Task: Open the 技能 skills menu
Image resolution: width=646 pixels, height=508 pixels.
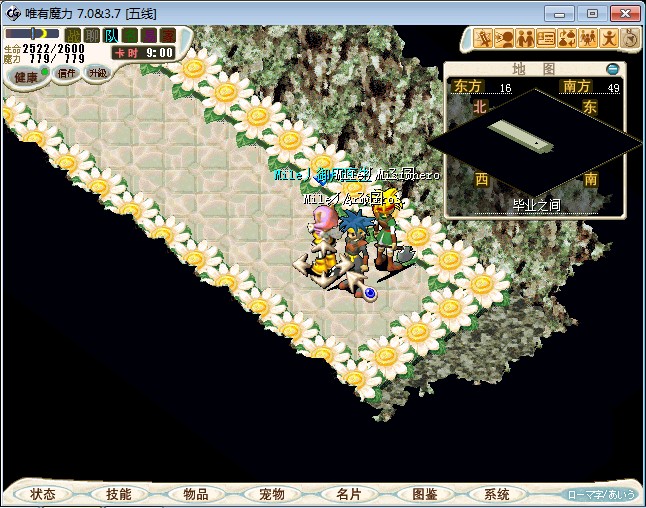Action: coord(118,494)
